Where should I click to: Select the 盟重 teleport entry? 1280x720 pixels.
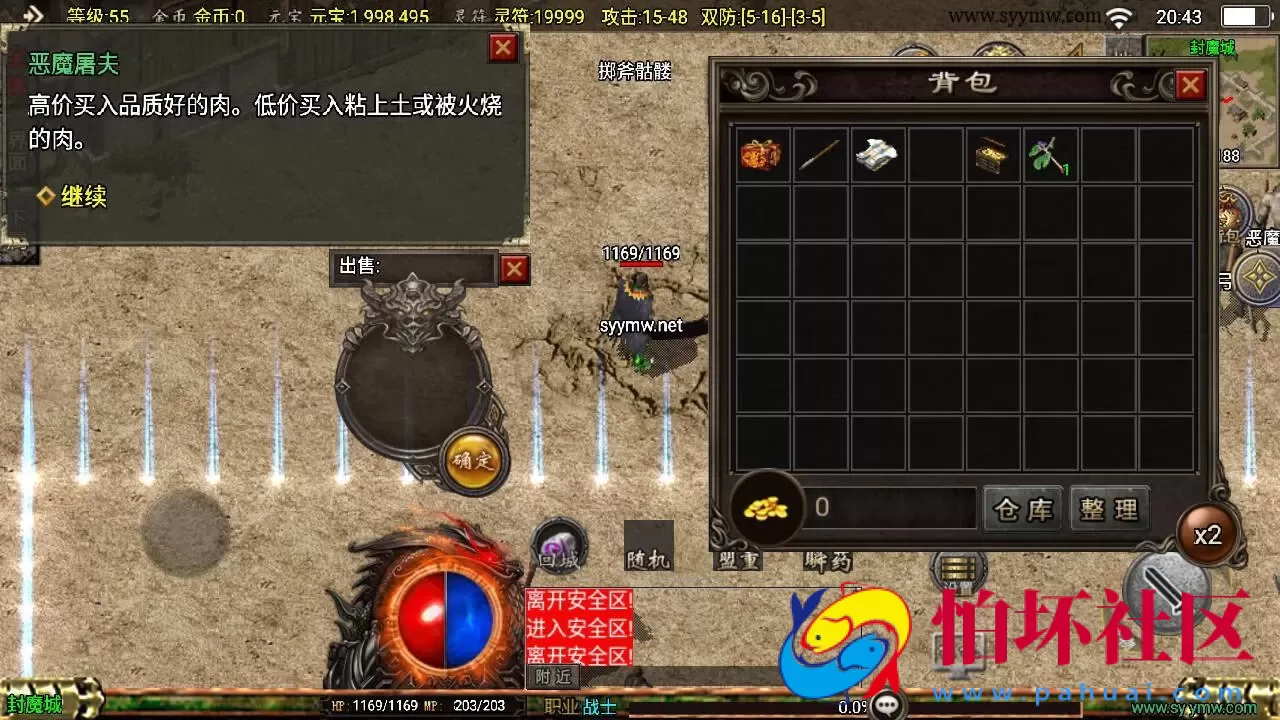(737, 561)
